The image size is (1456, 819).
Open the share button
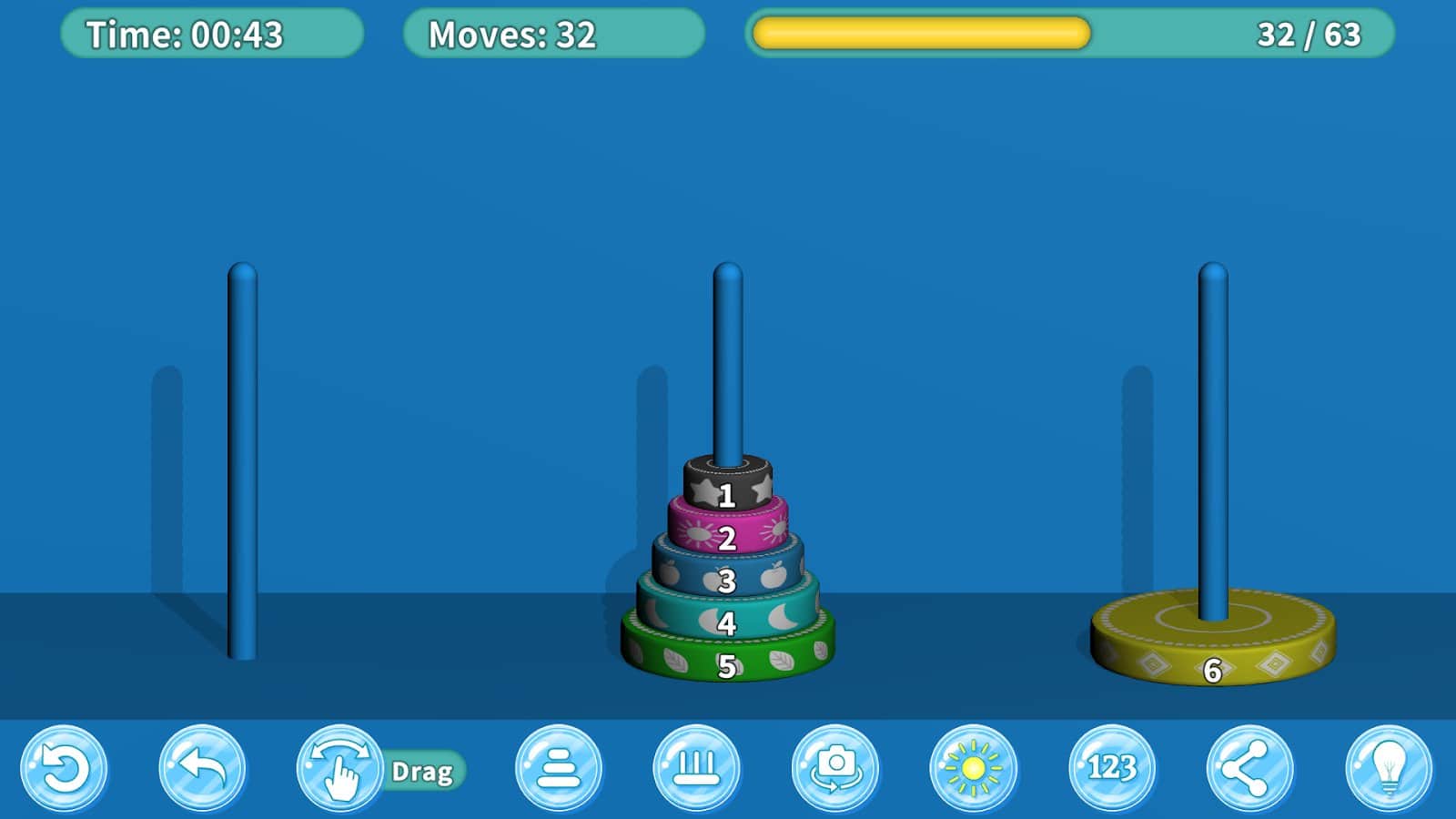(1250, 769)
